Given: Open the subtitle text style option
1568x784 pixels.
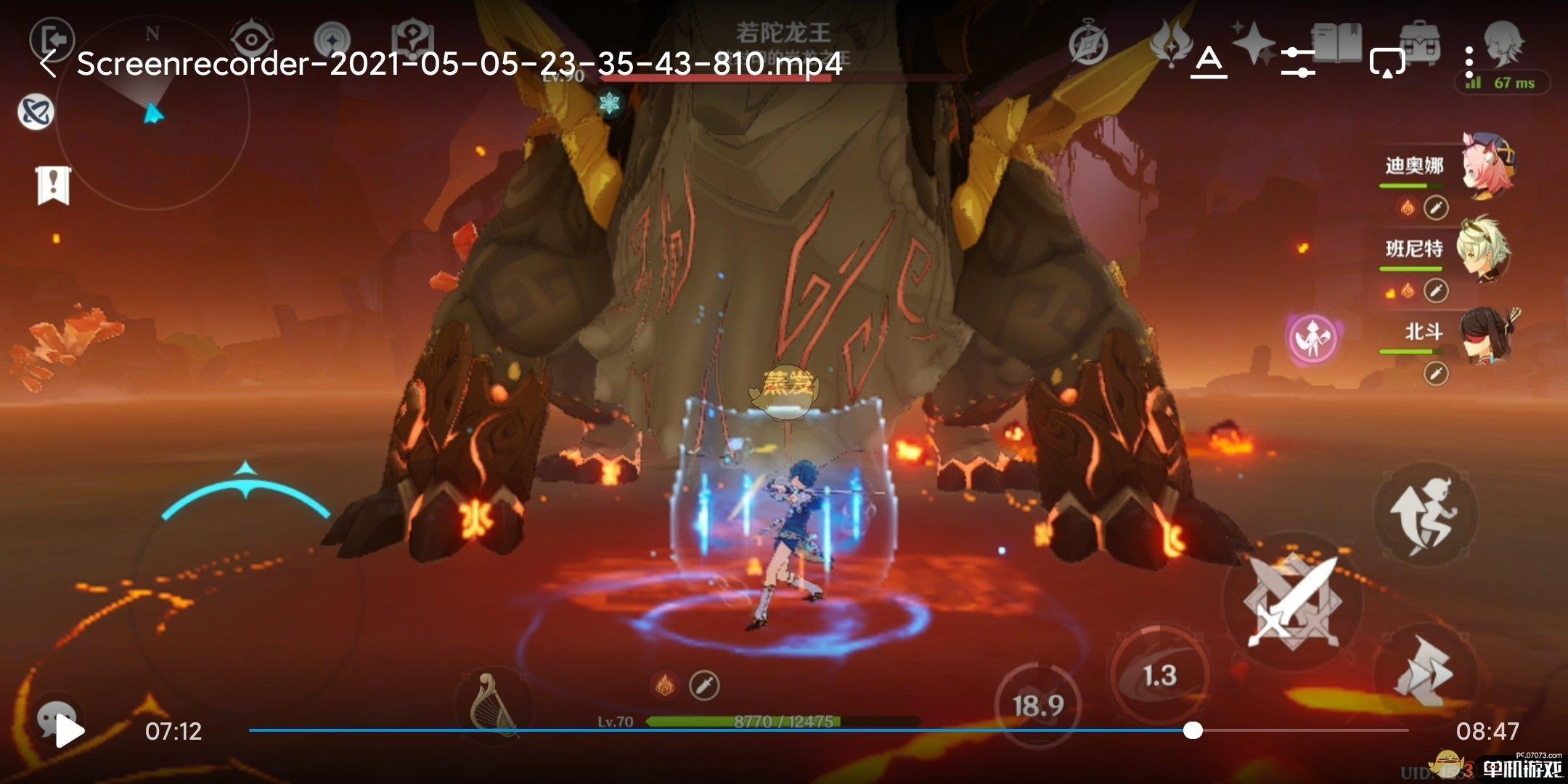Looking at the screenshot, I should (1209, 62).
